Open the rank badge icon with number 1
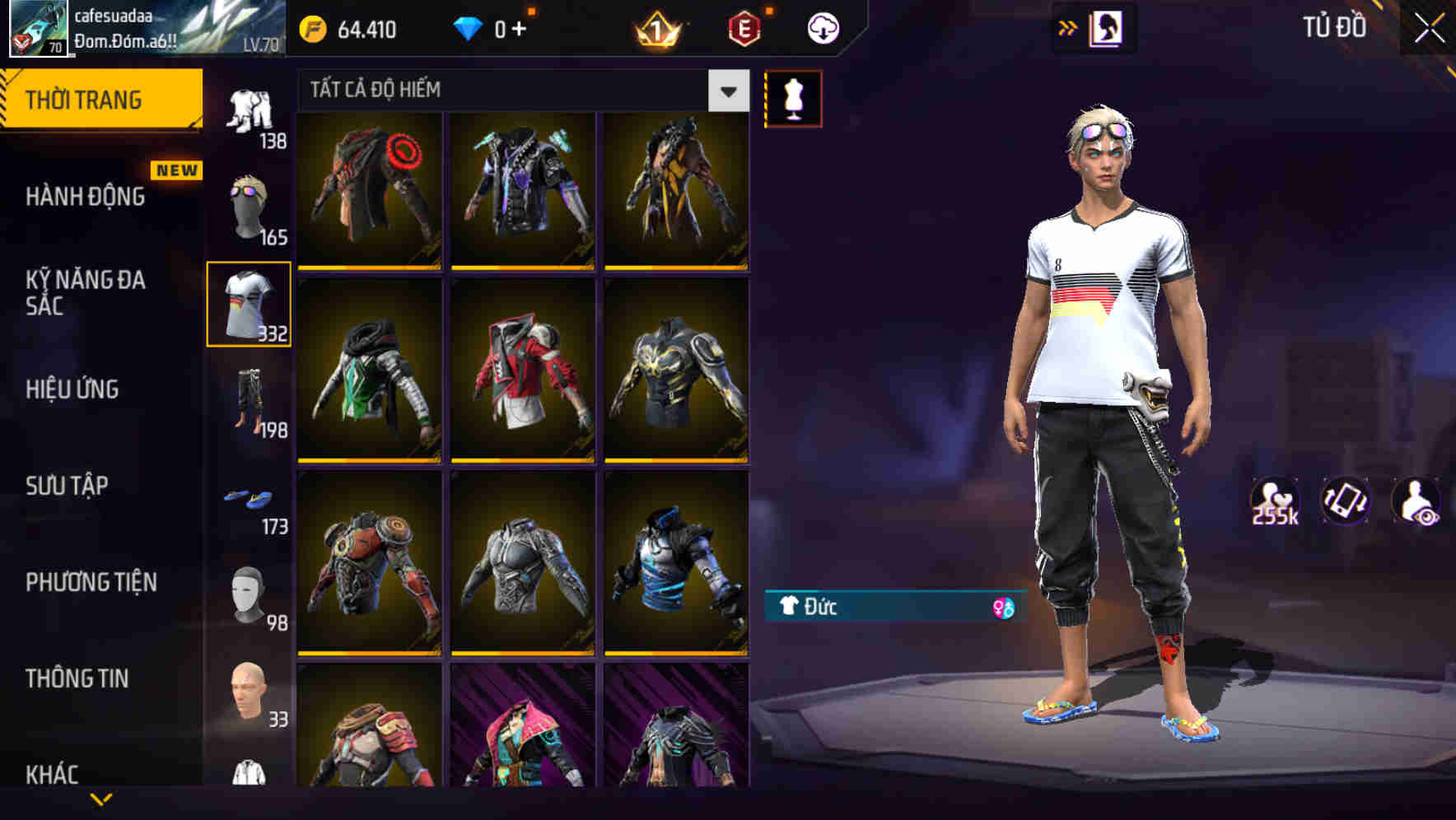Image resolution: width=1456 pixels, height=820 pixels. coord(657,30)
